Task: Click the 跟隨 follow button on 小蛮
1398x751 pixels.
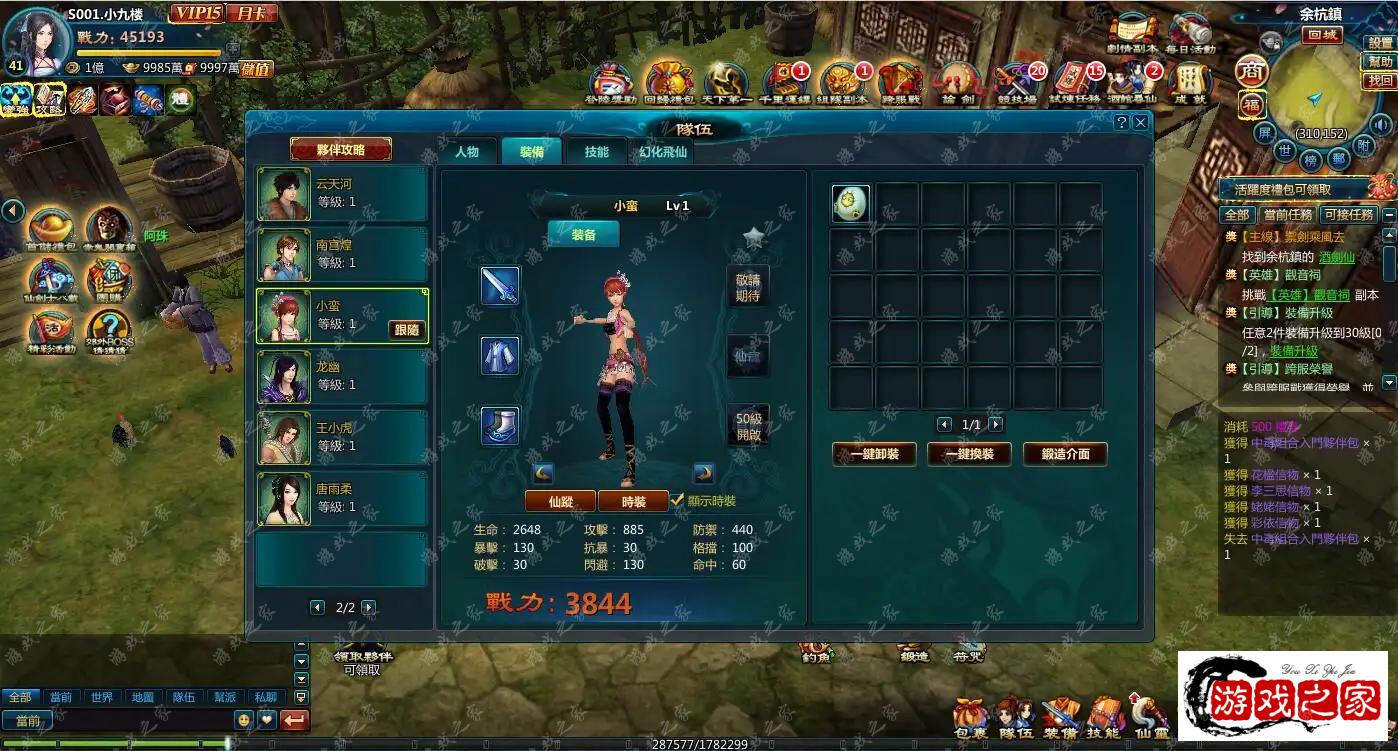Action: click(407, 330)
